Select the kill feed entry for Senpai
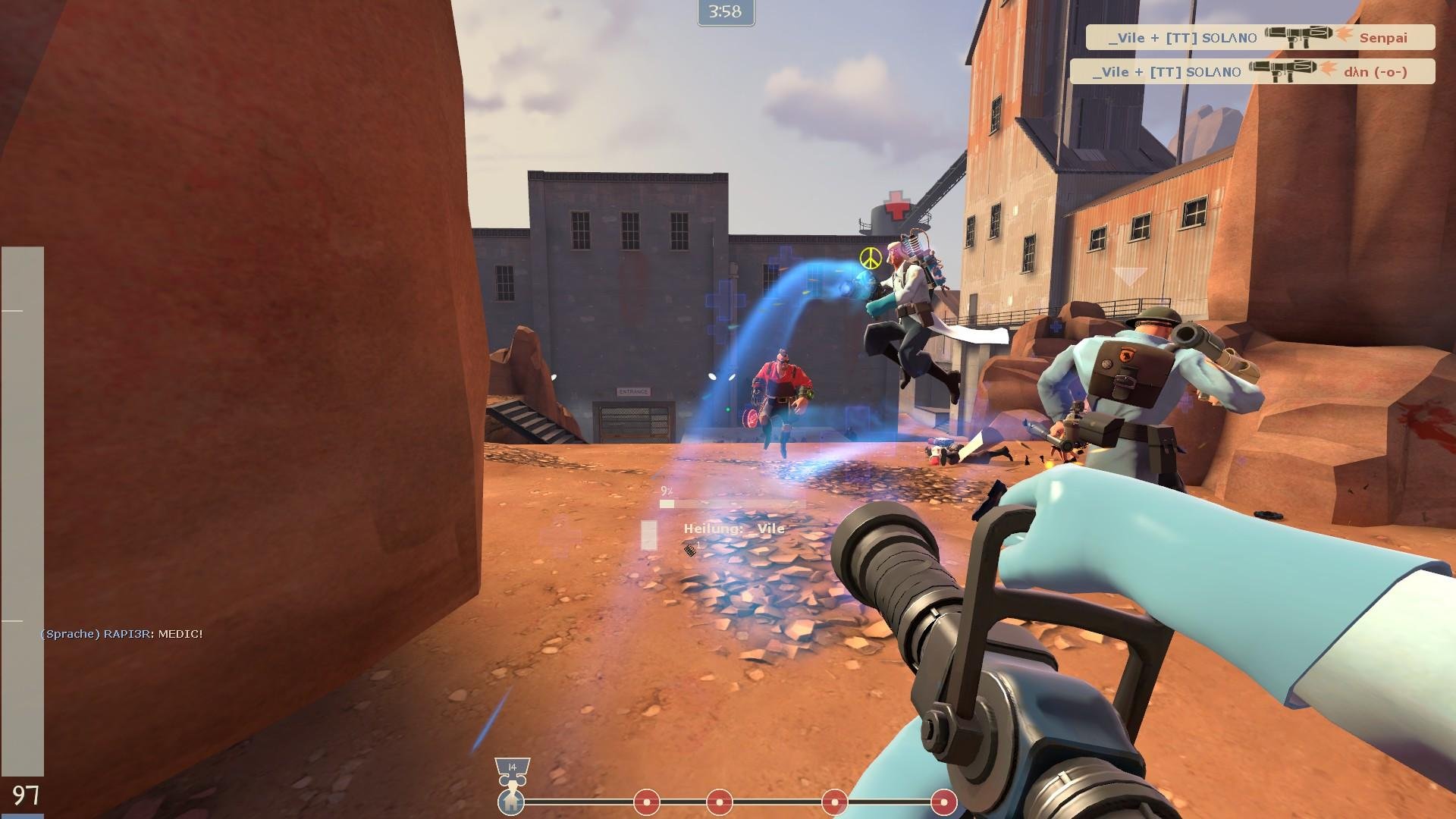 pos(1260,37)
